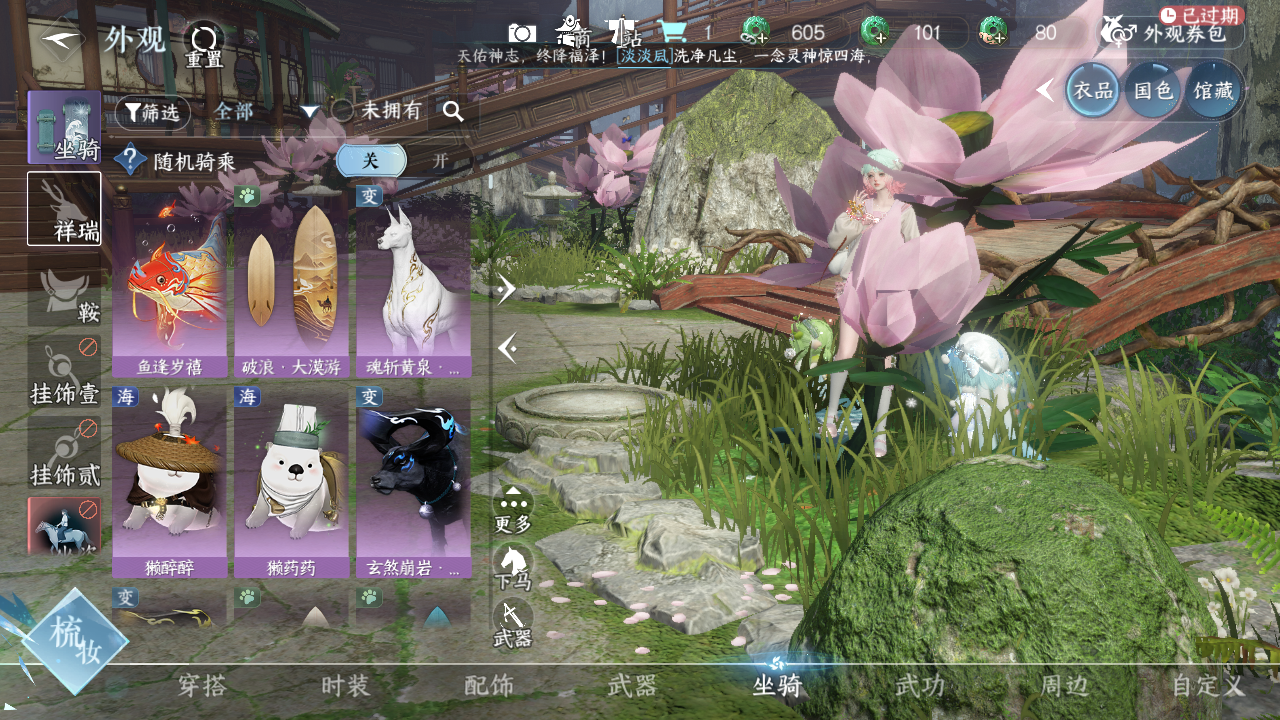
Task: Open the 鞍 saddle category
Action: pyautogui.click(x=64, y=296)
